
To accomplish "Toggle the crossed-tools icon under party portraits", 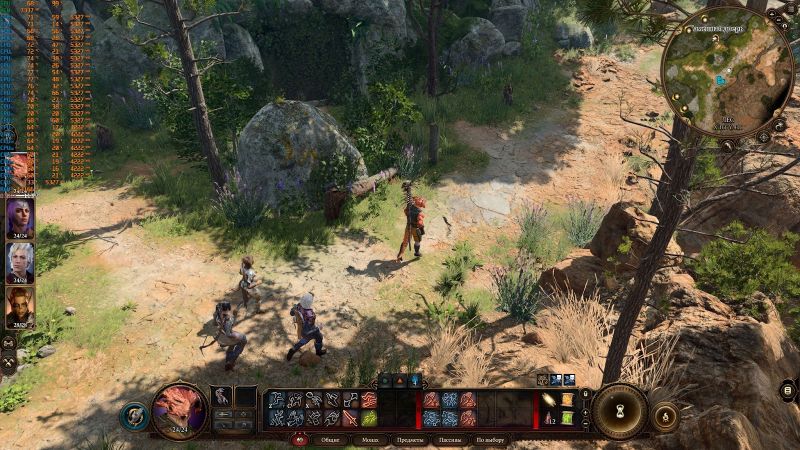I will [9, 360].
